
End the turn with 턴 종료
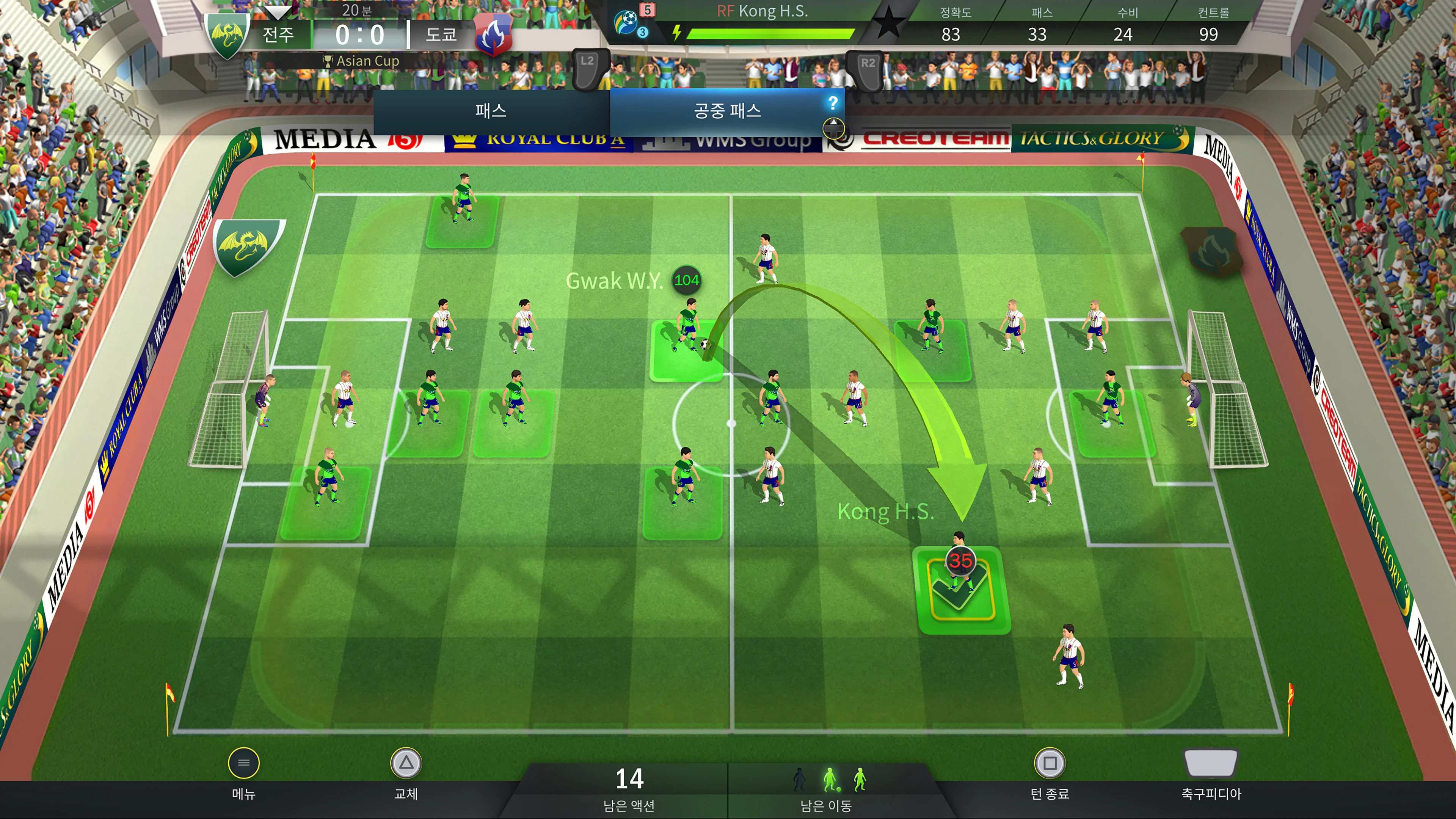(1049, 764)
